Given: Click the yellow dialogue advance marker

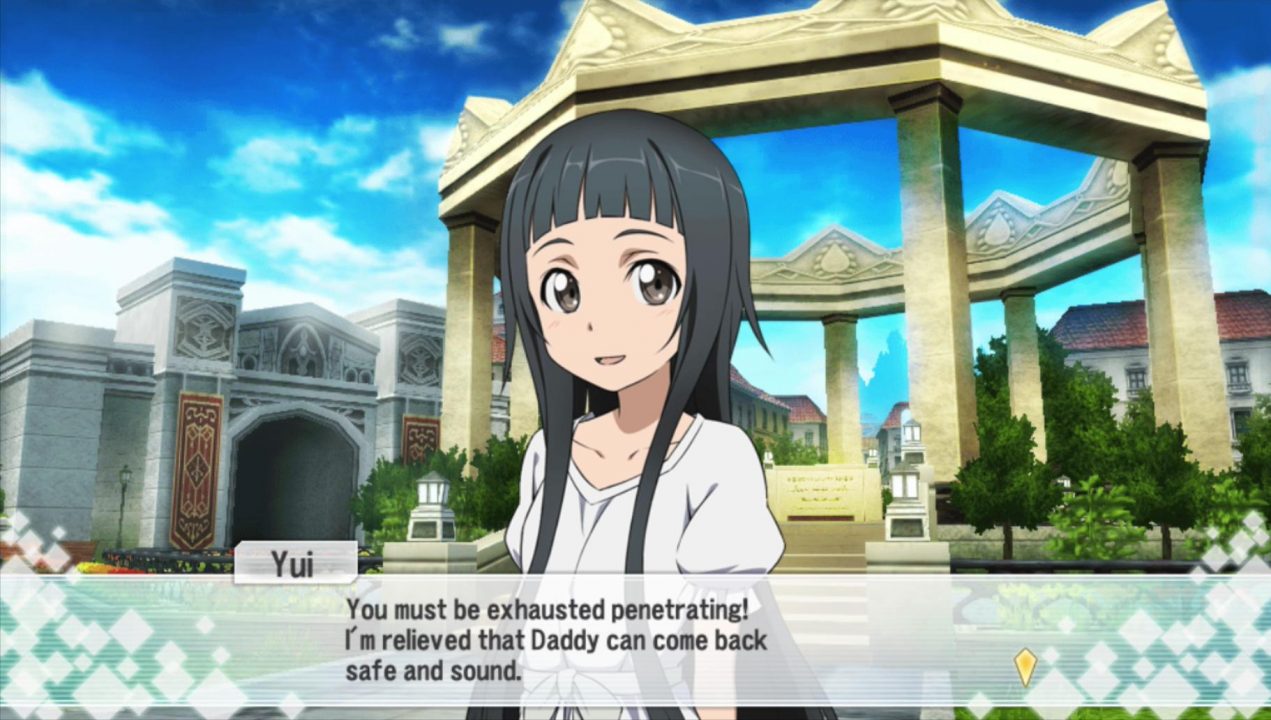Looking at the screenshot, I should click(1025, 666).
